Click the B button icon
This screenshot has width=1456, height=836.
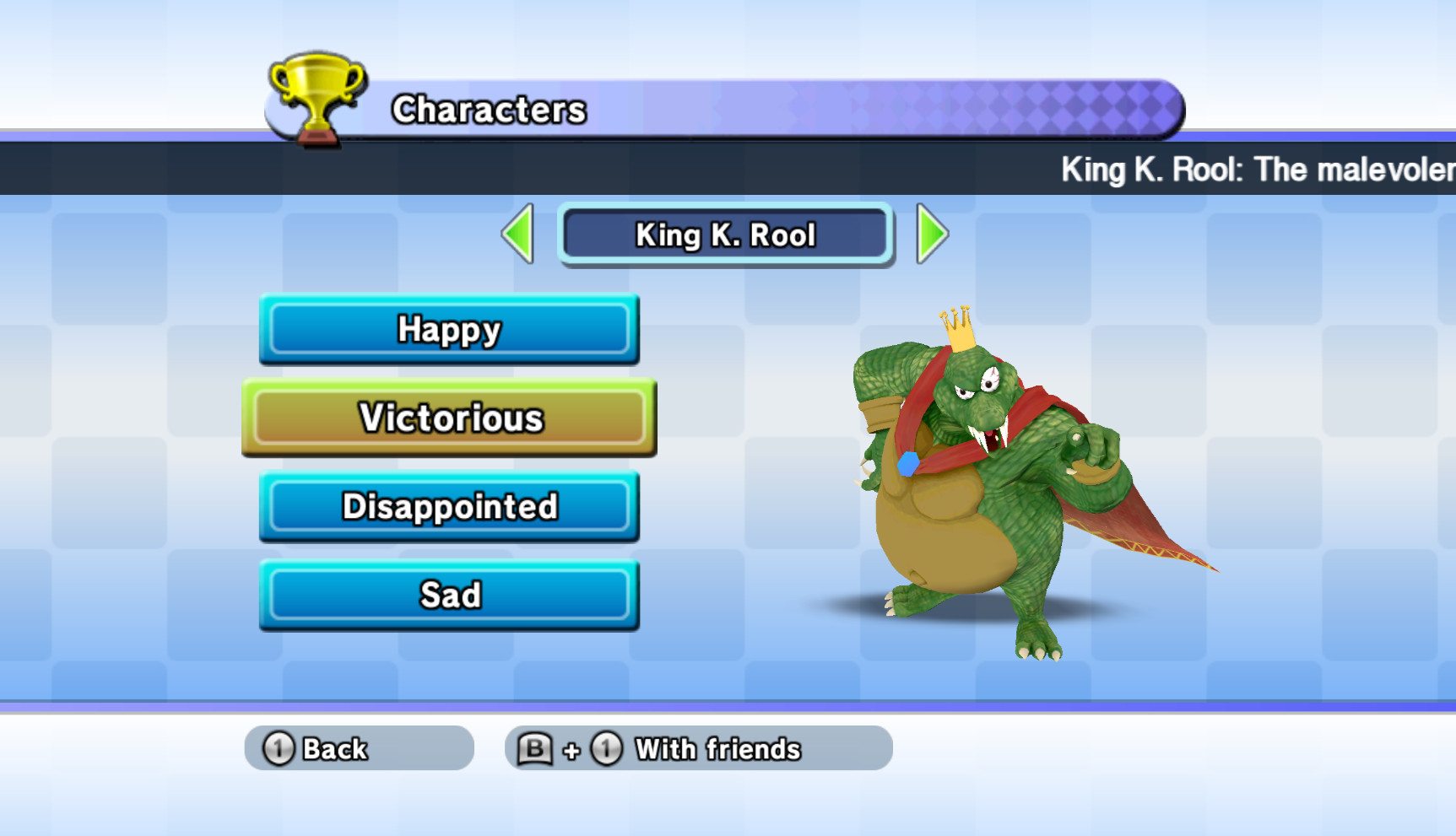[x=537, y=747]
